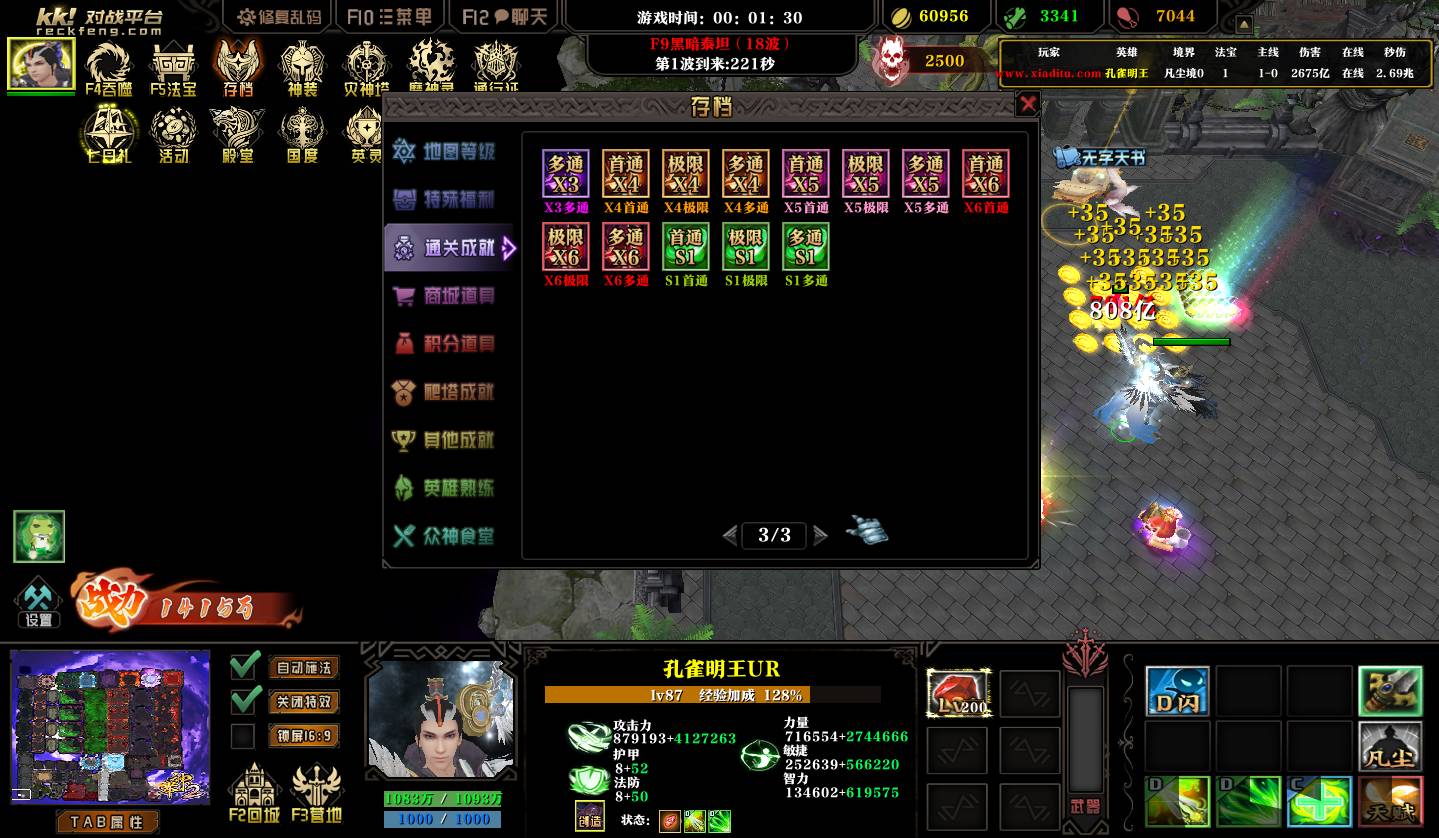Select the 爬塔成就 tab
Viewport: 1439px width, 838px height.
click(x=446, y=392)
